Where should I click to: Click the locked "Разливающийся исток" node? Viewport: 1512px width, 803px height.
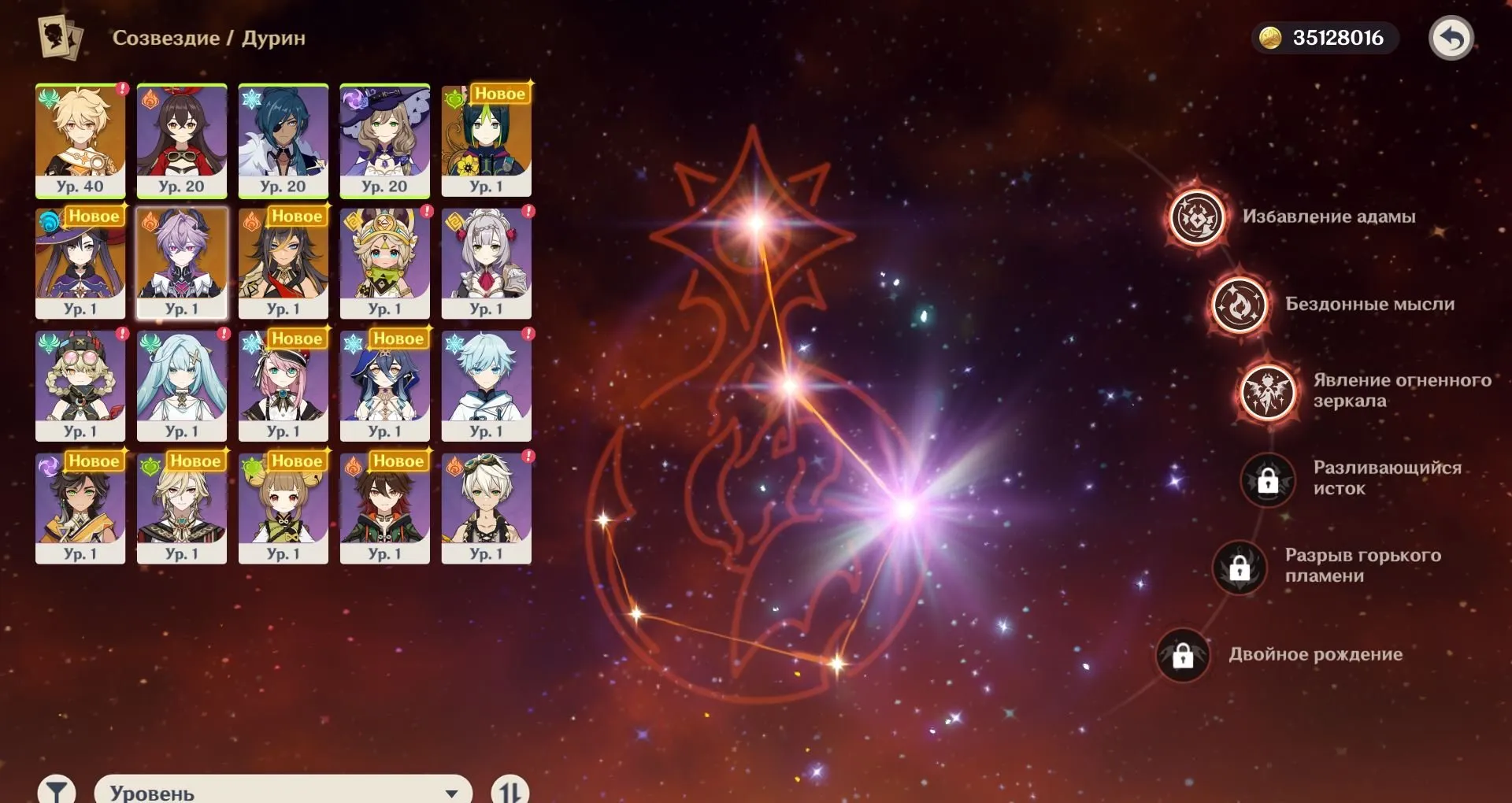[x=1269, y=481]
